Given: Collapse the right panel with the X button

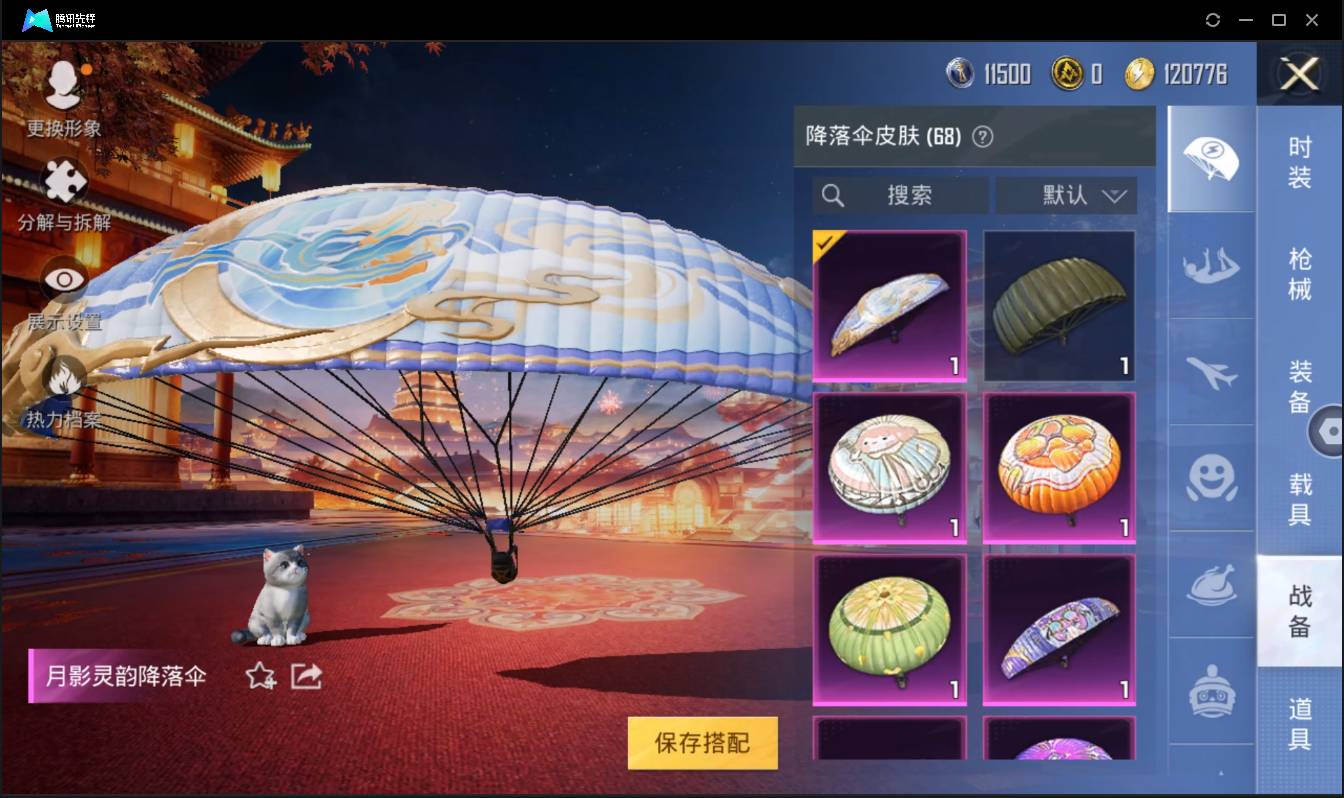Looking at the screenshot, I should (x=1299, y=74).
